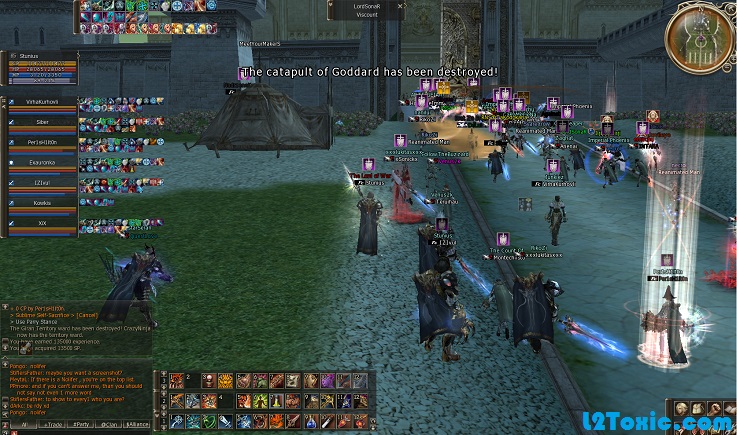Switch to the All chat tab
The width and height of the screenshot is (737, 435).
22,425
